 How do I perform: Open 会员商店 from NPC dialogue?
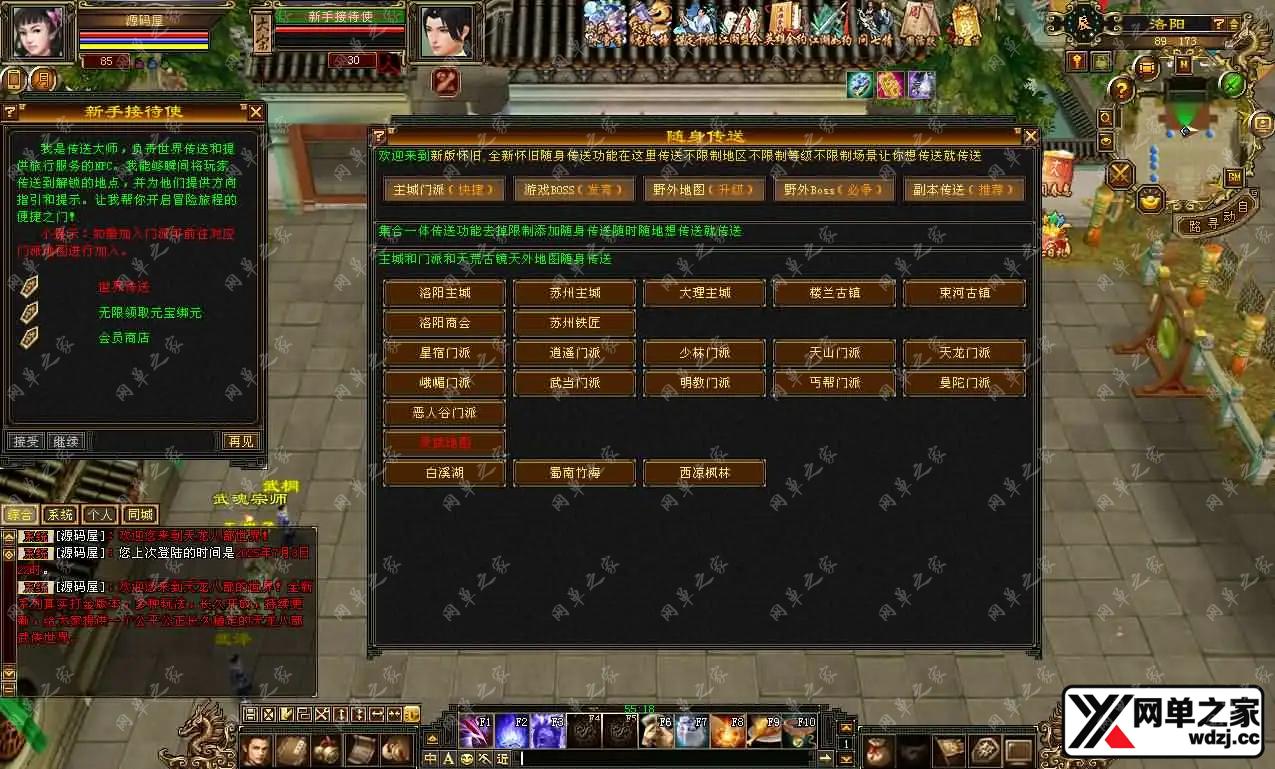(x=123, y=338)
